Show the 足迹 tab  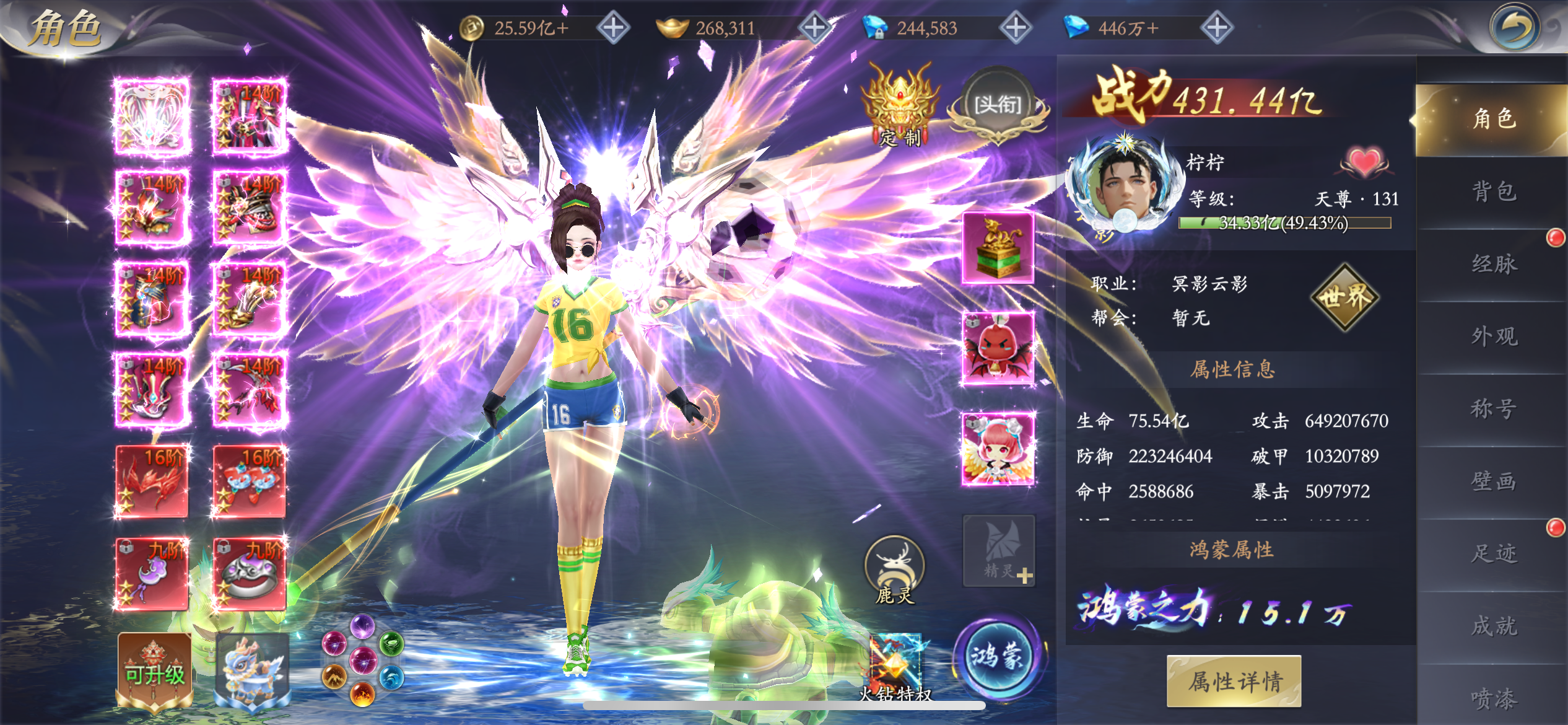[1493, 553]
